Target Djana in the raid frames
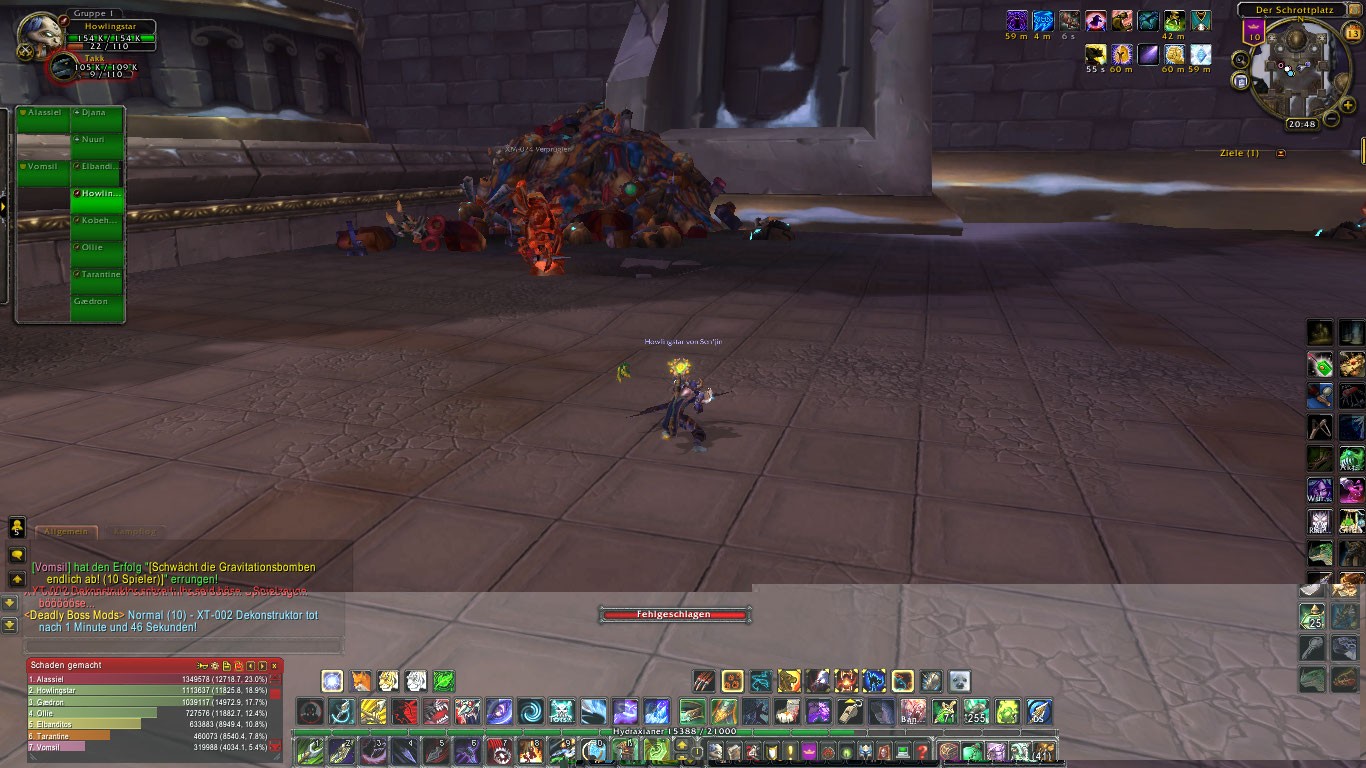Image resolution: width=1366 pixels, height=768 pixels. point(97,119)
